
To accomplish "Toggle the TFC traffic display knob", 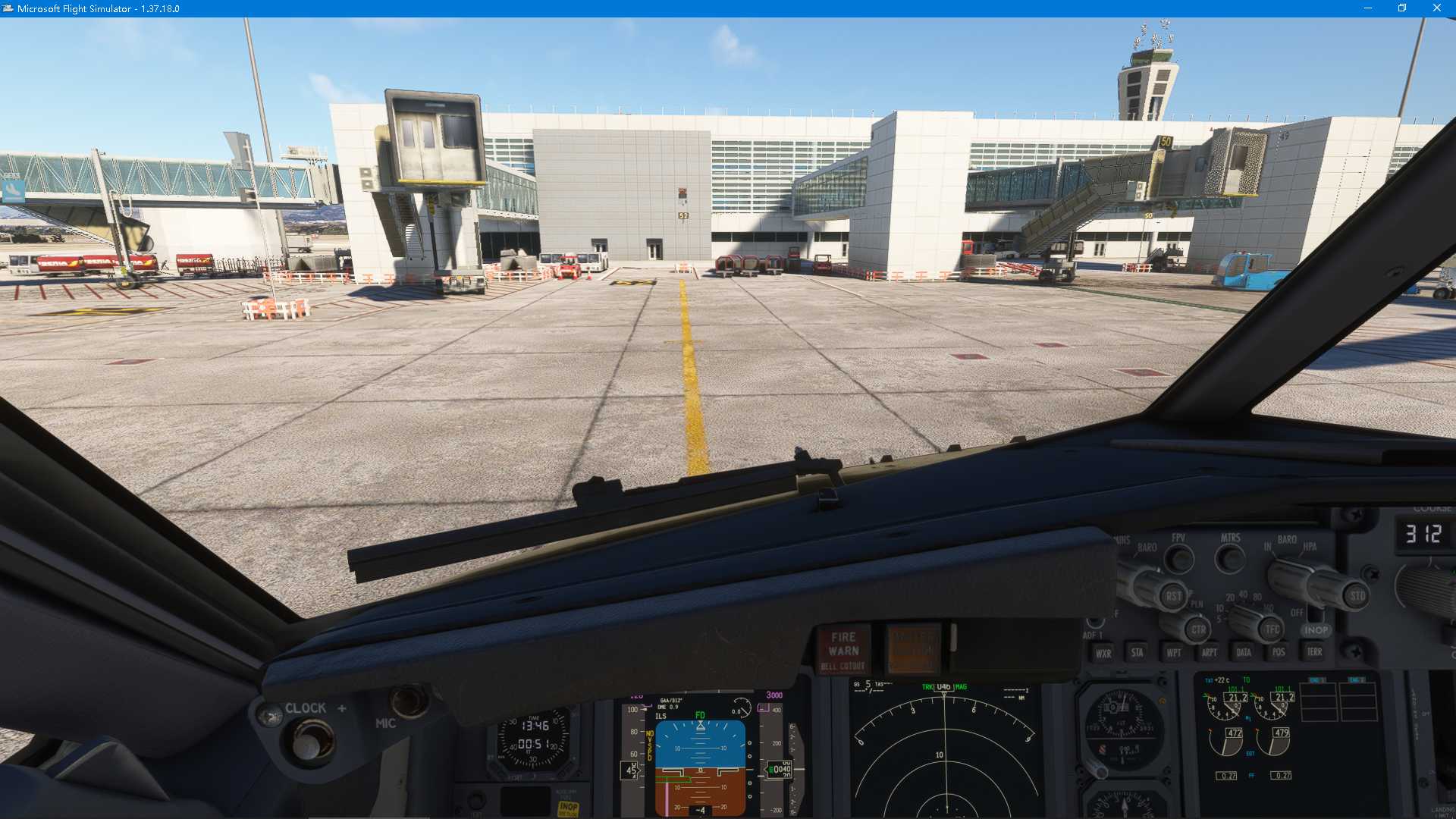I will pos(1271,629).
